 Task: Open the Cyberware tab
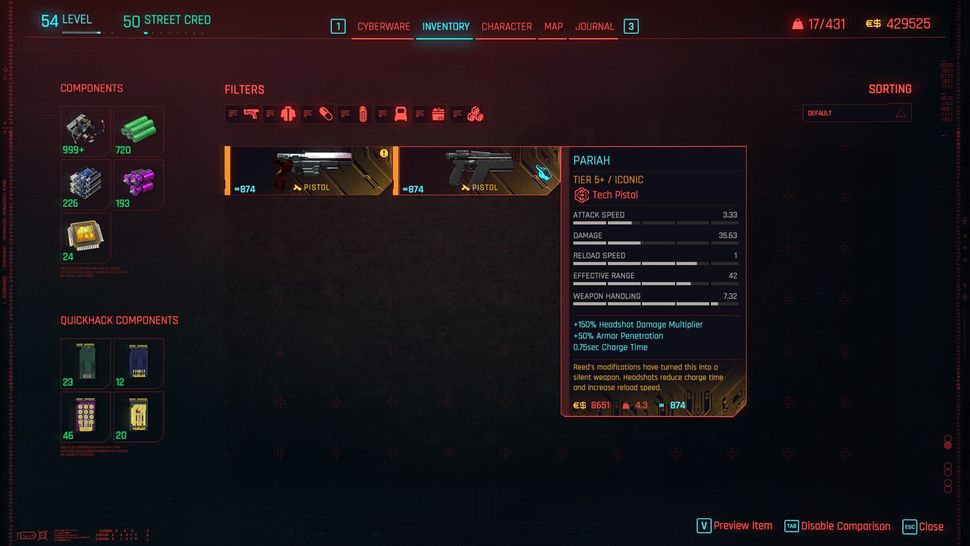(383, 27)
